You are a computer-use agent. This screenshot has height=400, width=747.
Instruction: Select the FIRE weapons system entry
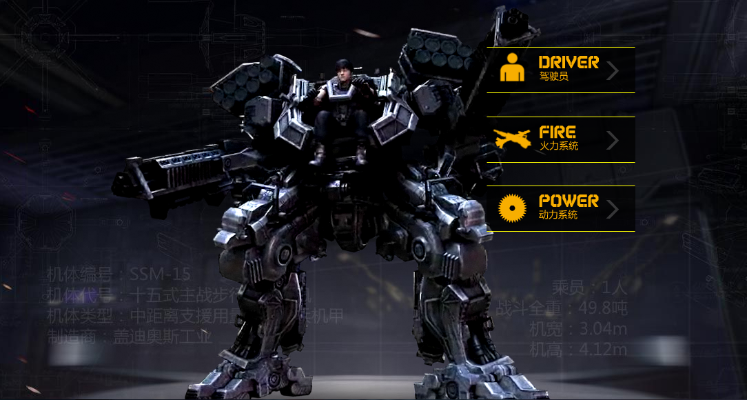coord(561,139)
